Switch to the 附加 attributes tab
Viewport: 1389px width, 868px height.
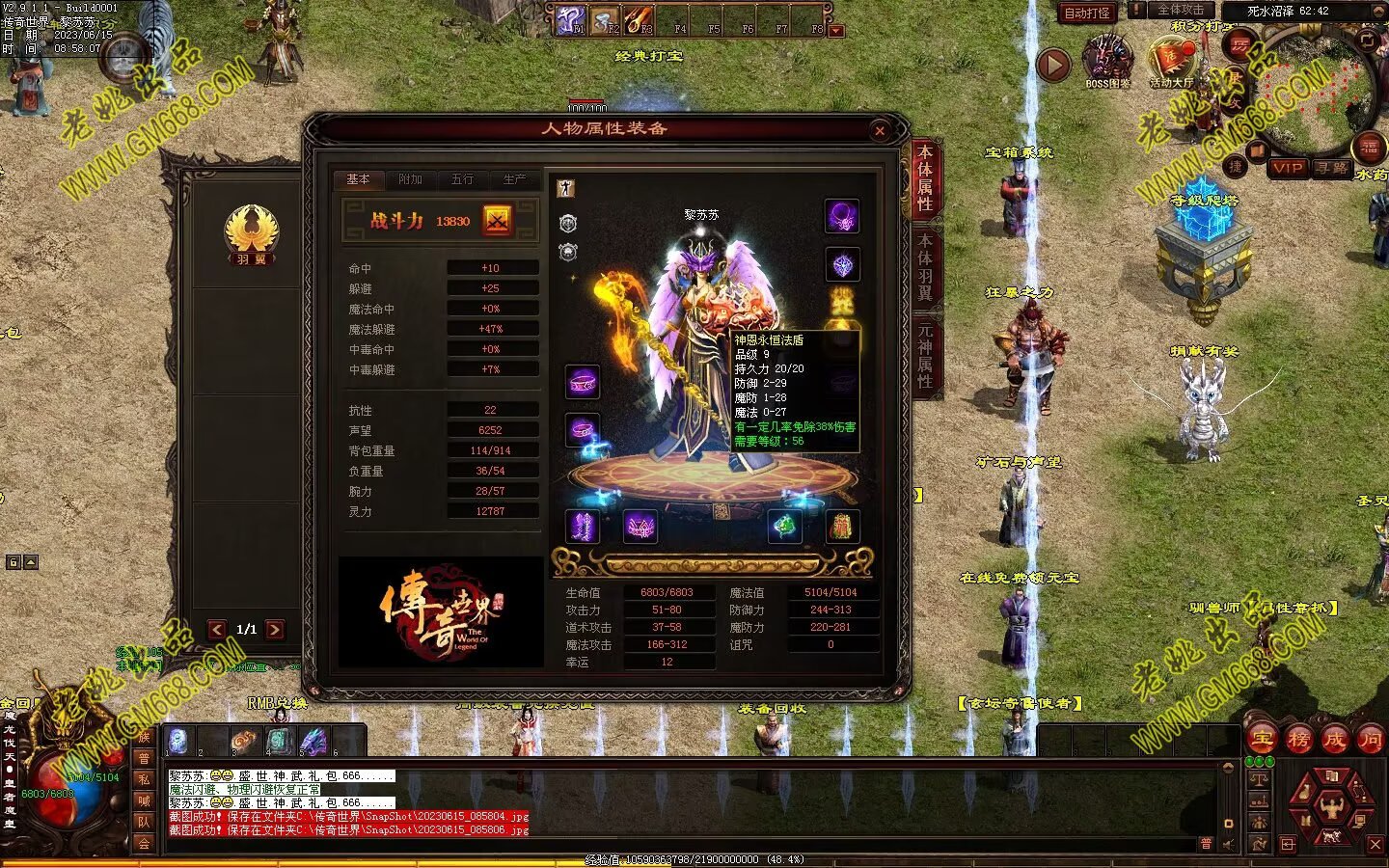coord(411,179)
